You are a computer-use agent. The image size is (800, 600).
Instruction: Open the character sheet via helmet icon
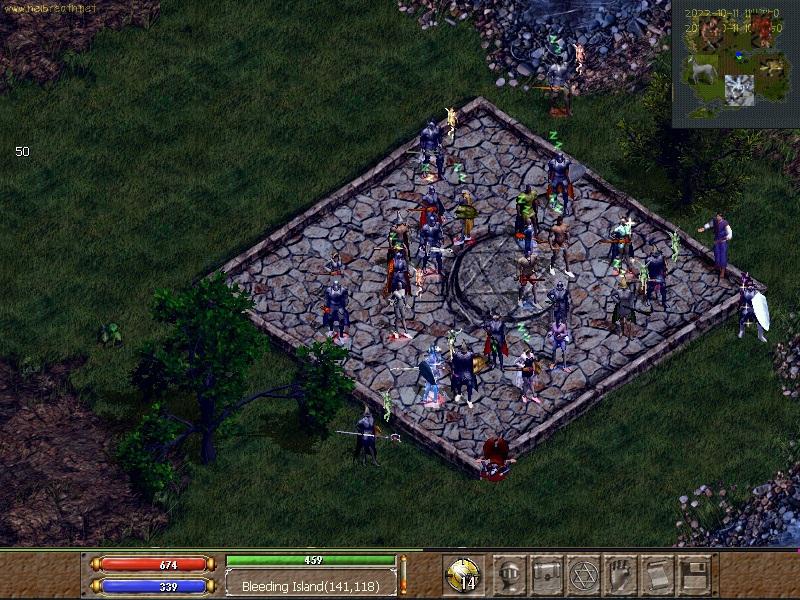click(x=511, y=574)
